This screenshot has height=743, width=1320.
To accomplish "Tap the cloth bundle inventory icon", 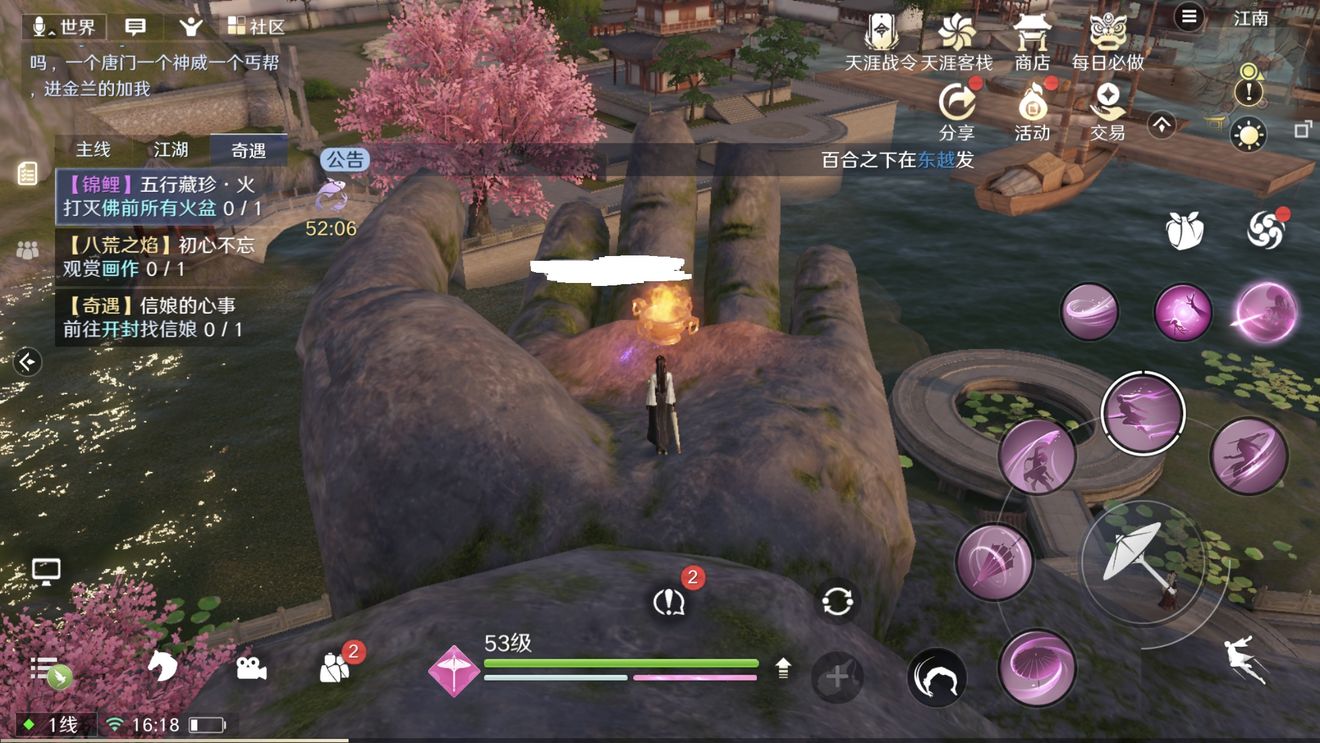I will pyautogui.click(x=1184, y=229).
